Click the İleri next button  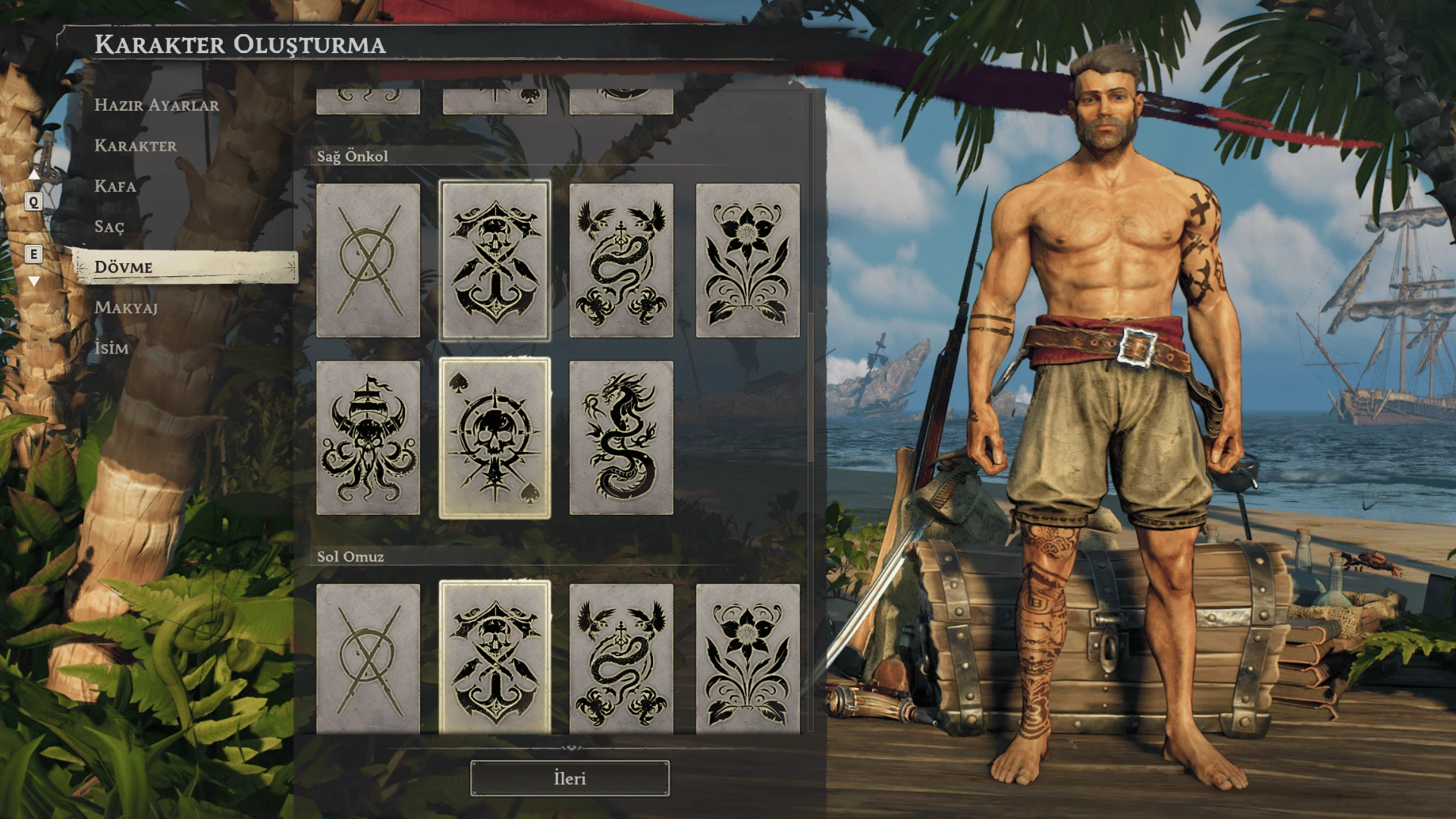tap(570, 779)
